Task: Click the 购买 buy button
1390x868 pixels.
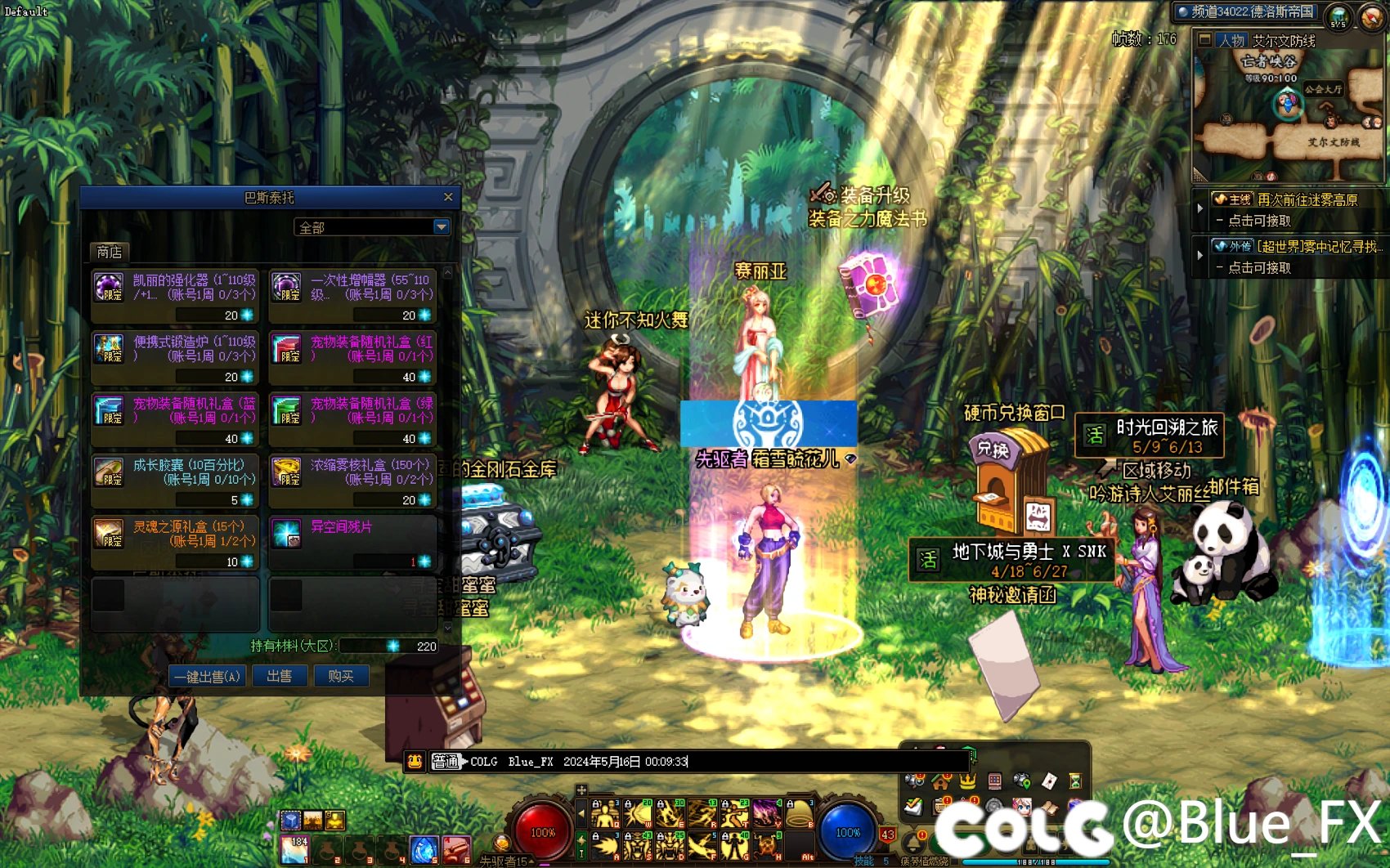Action: (341, 676)
